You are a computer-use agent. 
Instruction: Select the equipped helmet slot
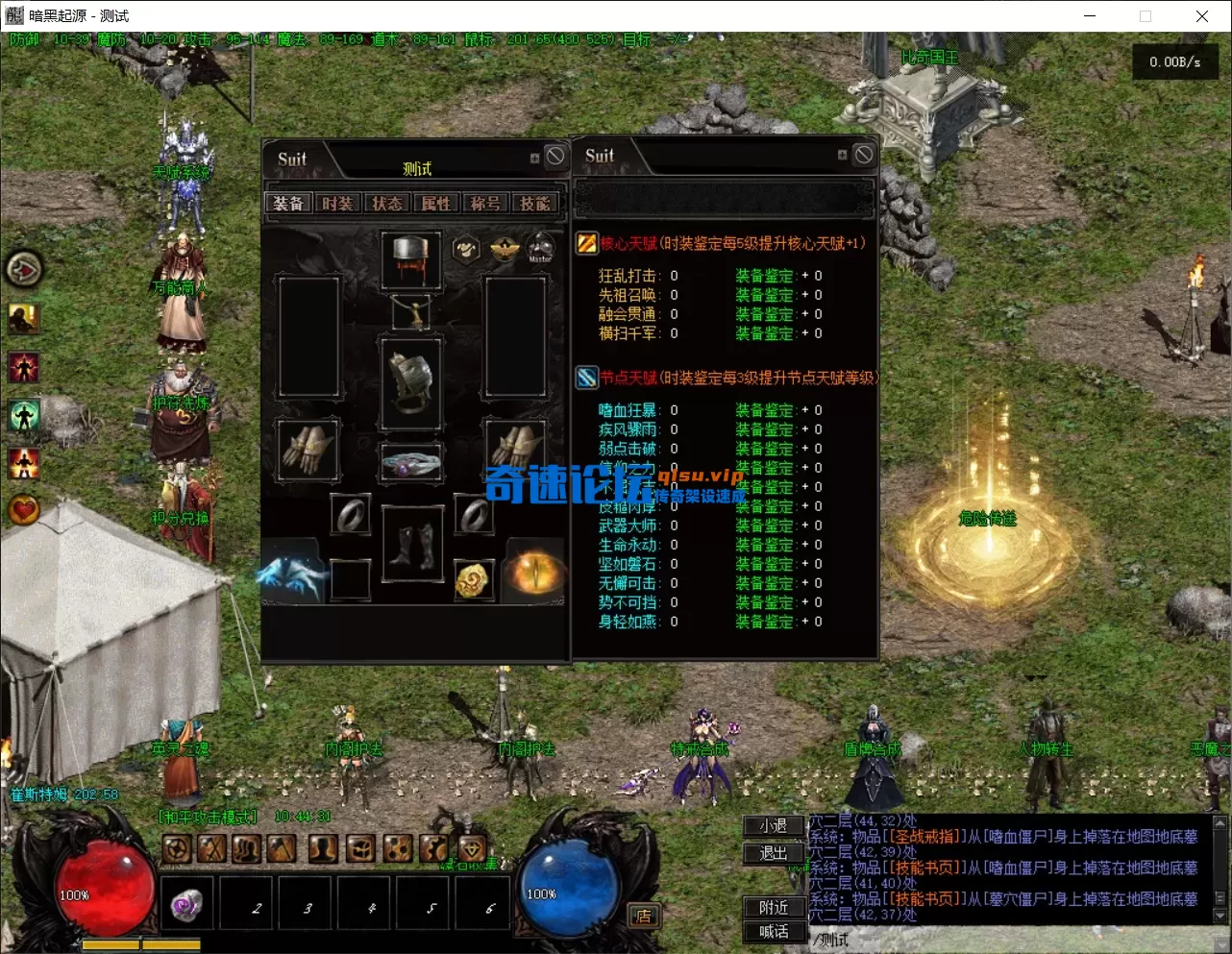tap(412, 259)
